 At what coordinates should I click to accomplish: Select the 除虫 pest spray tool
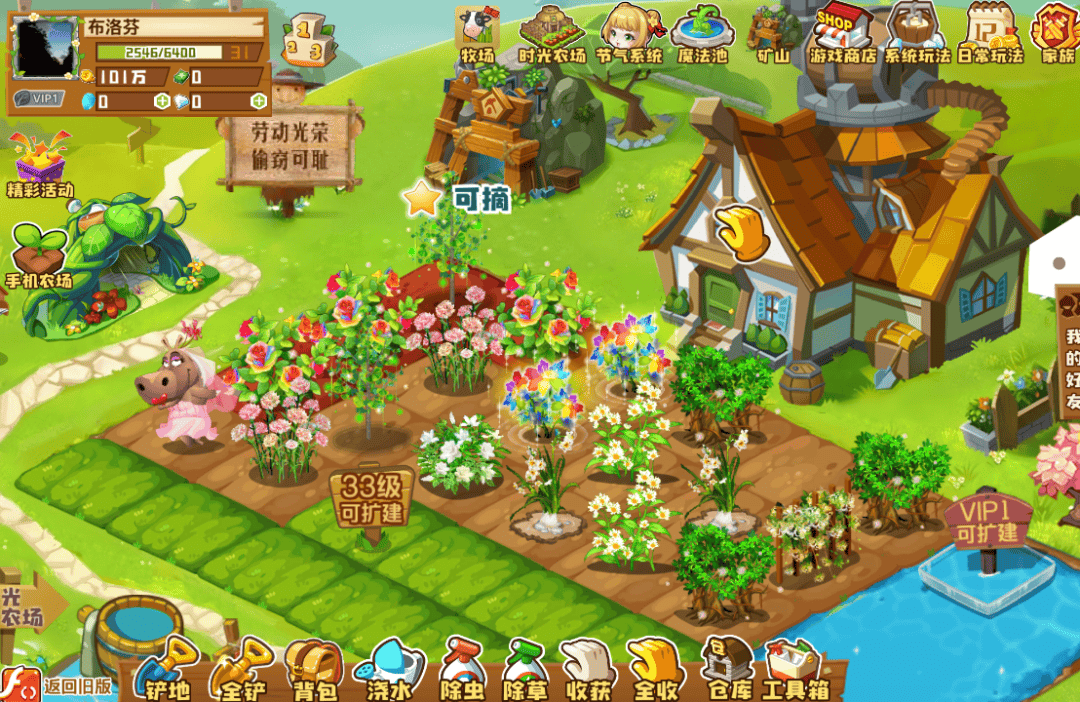pos(463,667)
